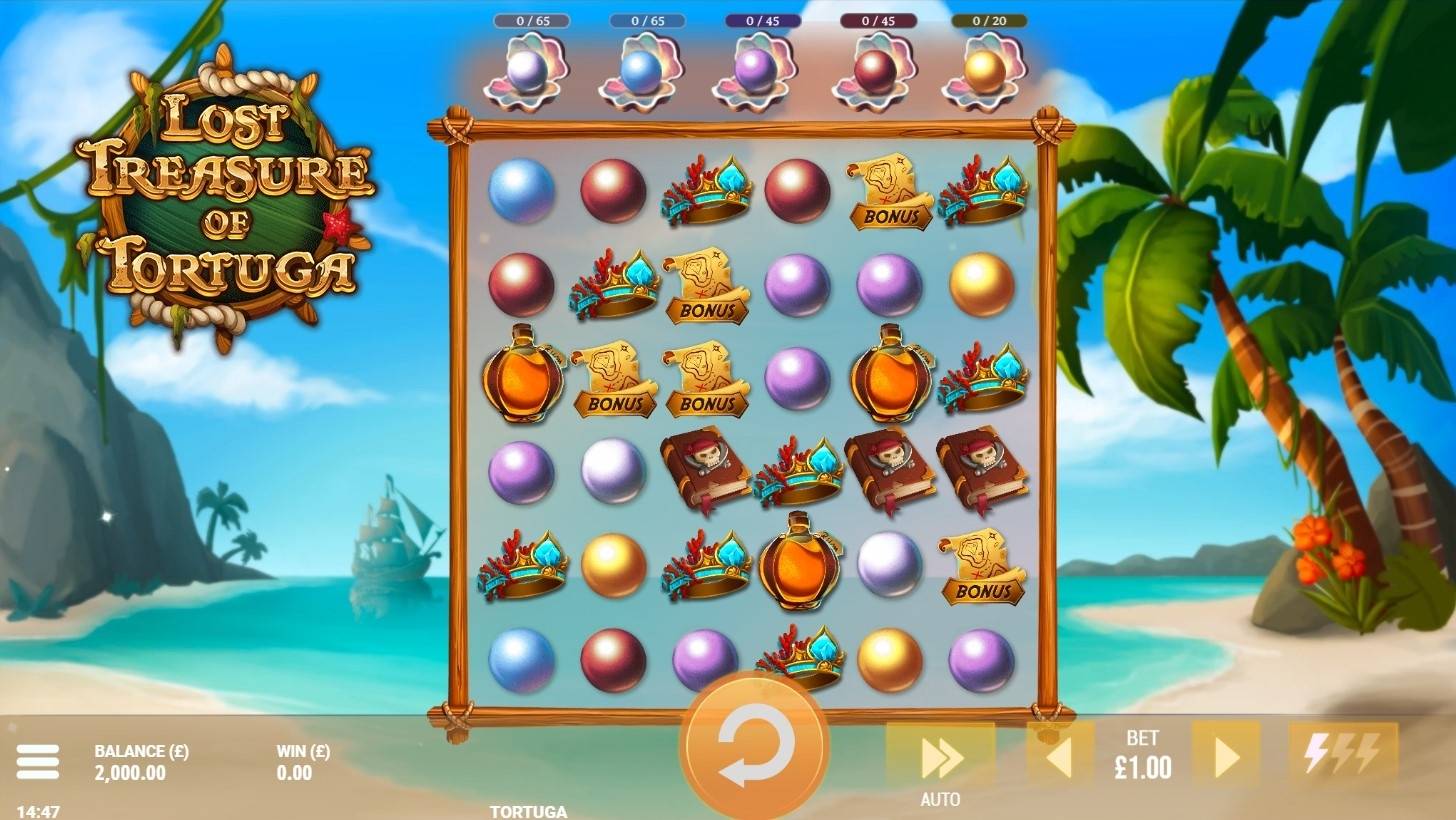Toggle AUTO play mode

point(938,762)
